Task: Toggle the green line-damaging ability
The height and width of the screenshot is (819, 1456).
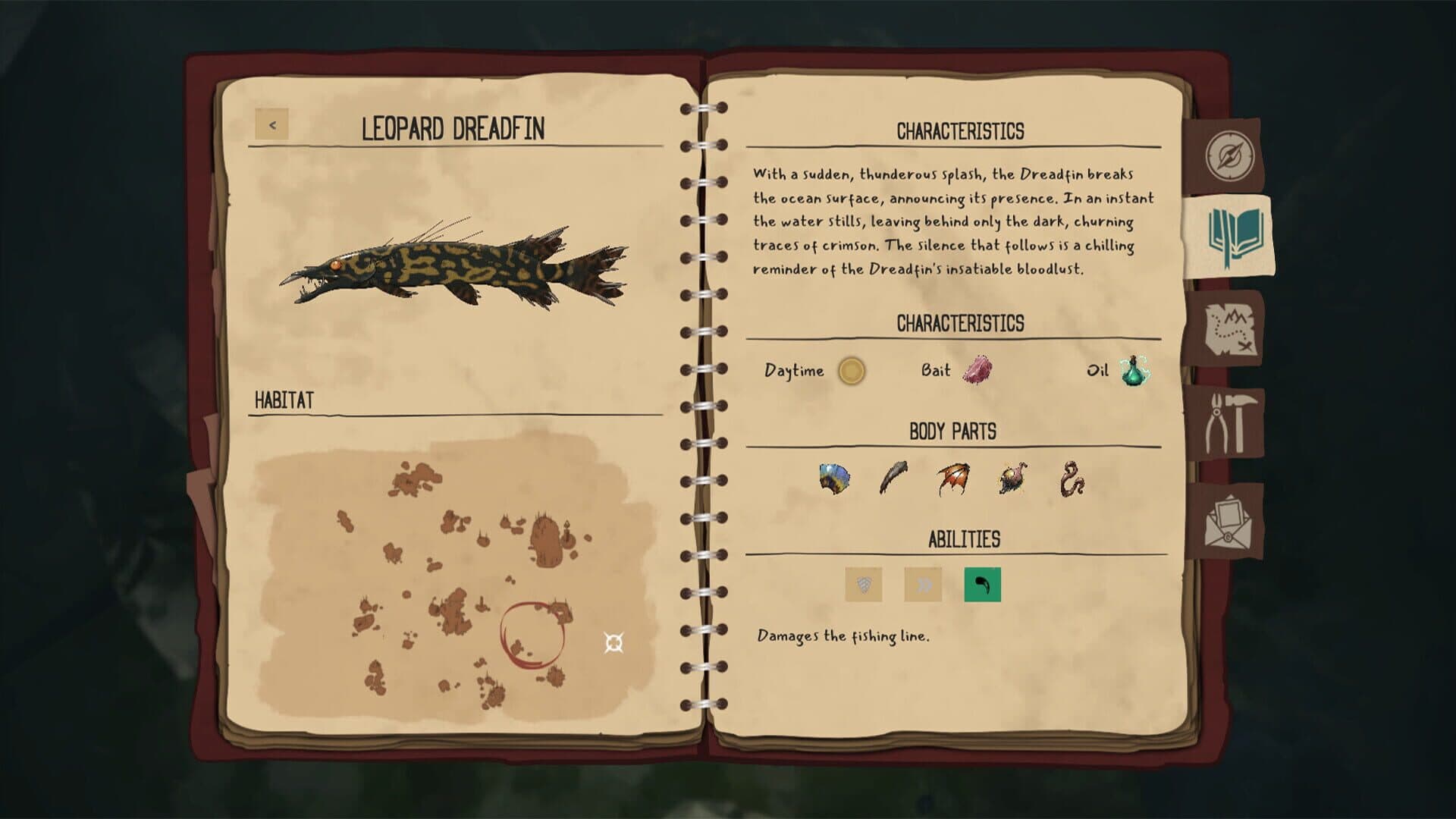Action: [982, 585]
